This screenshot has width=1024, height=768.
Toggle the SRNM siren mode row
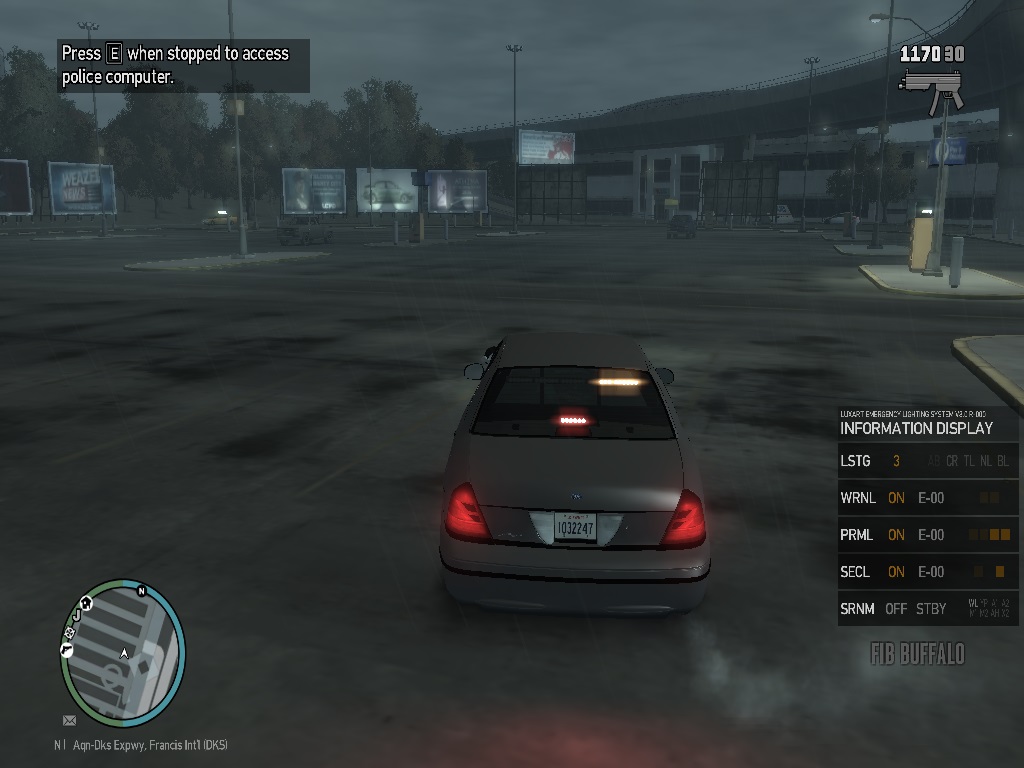click(x=927, y=609)
